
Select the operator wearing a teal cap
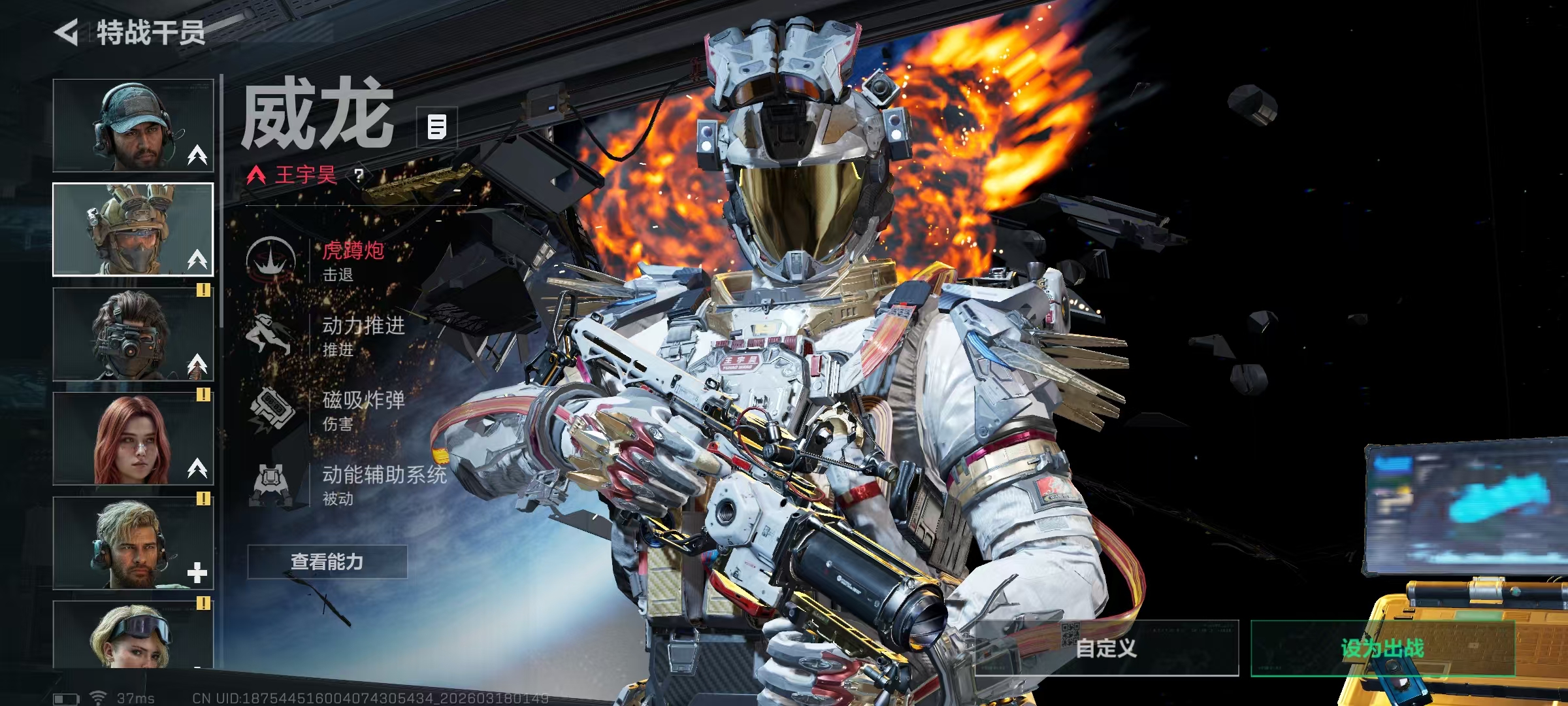[x=133, y=126]
